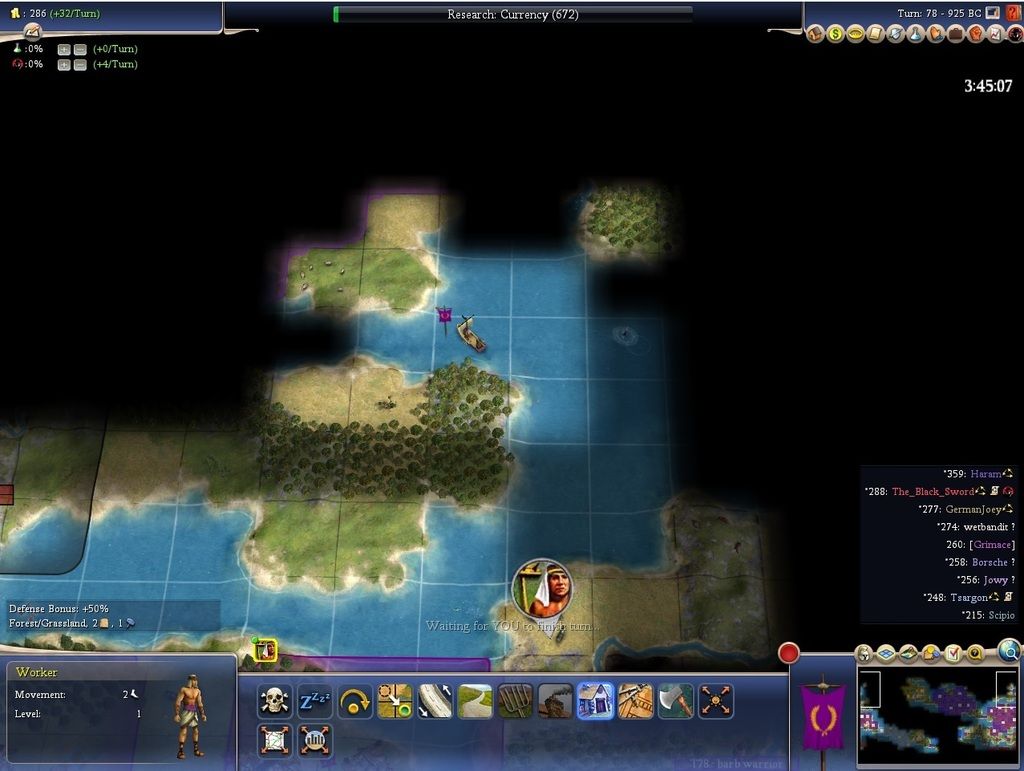Open the domestic advisor house icon

coord(815,33)
